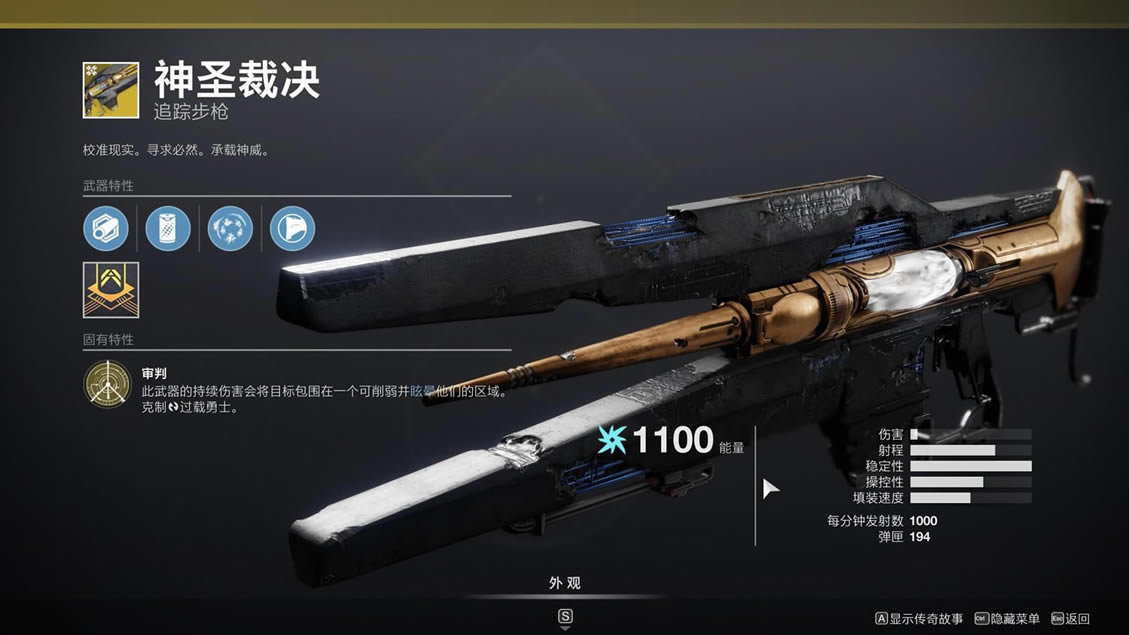Go back with 返回

tap(1070, 619)
